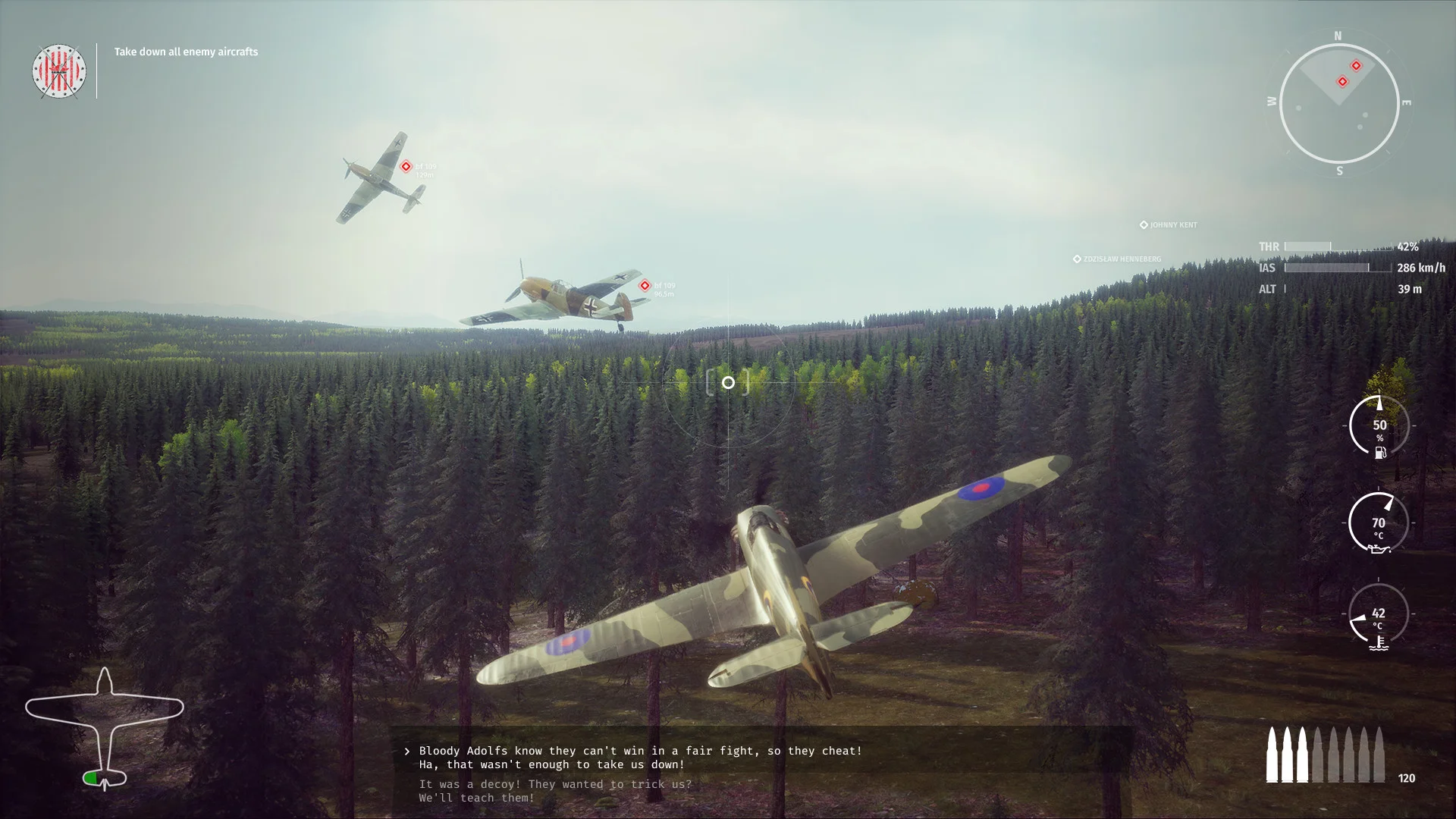The width and height of the screenshot is (1456, 819).
Task: Expand the dialogue chevron next to Bloody Adolfs line
Action: (406, 751)
